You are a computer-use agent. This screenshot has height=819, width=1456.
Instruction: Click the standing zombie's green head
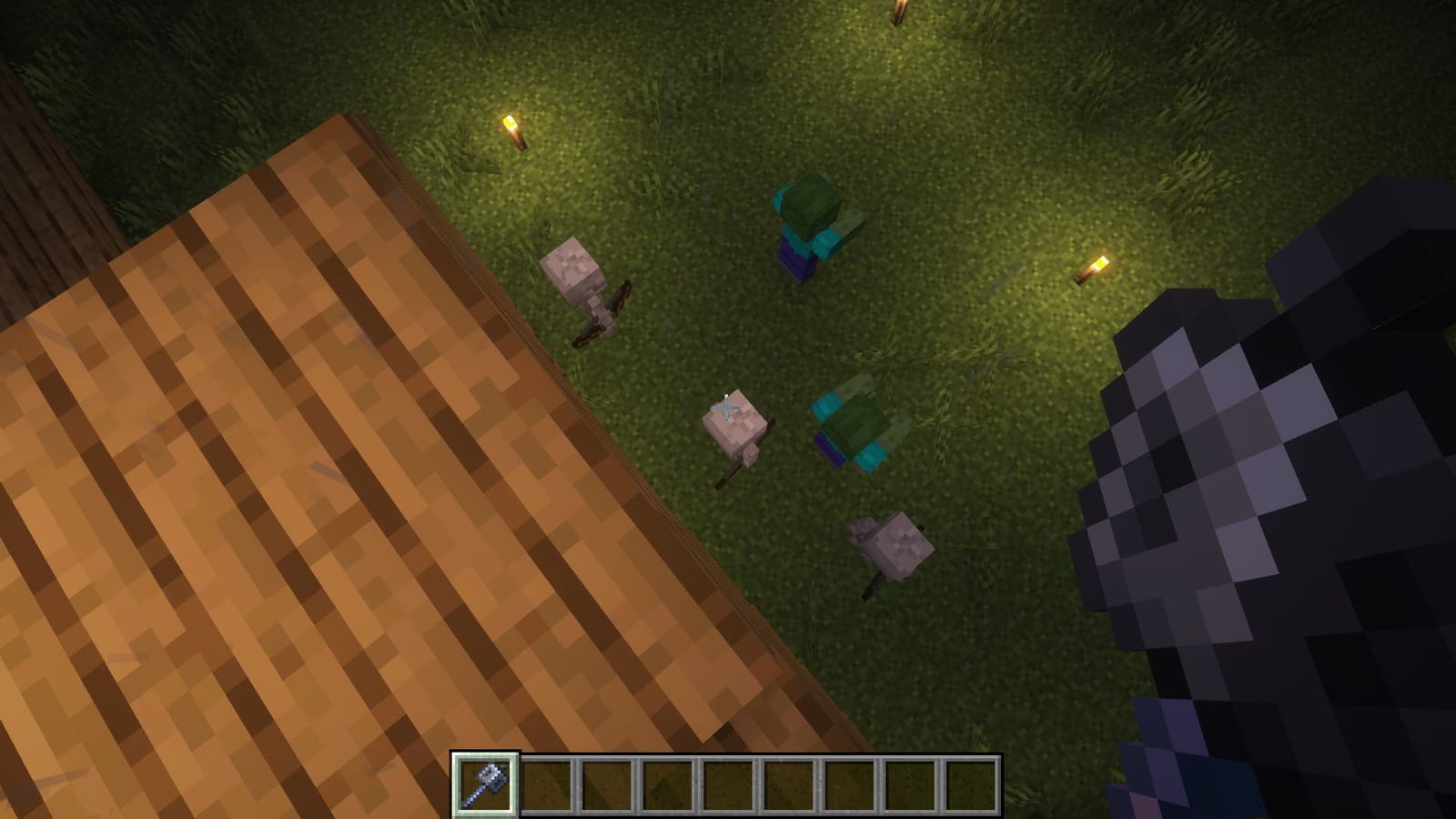click(813, 200)
